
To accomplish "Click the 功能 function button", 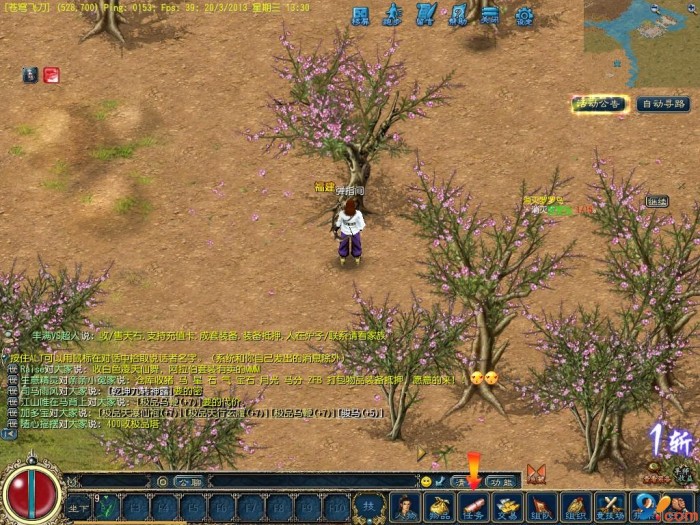I will coord(500,481).
